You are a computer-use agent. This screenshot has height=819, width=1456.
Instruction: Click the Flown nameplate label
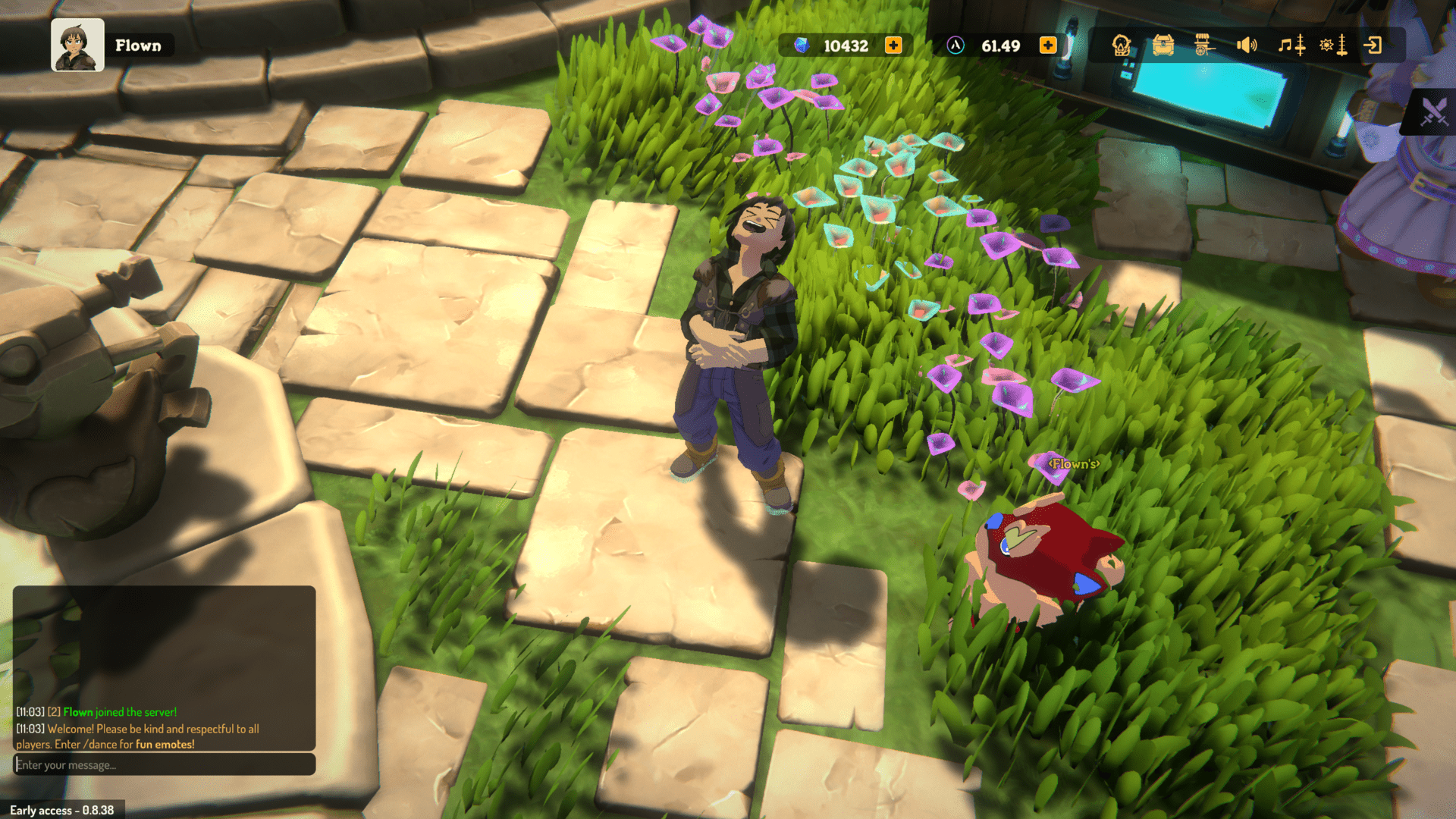pyautogui.click(x=139, y=45)
